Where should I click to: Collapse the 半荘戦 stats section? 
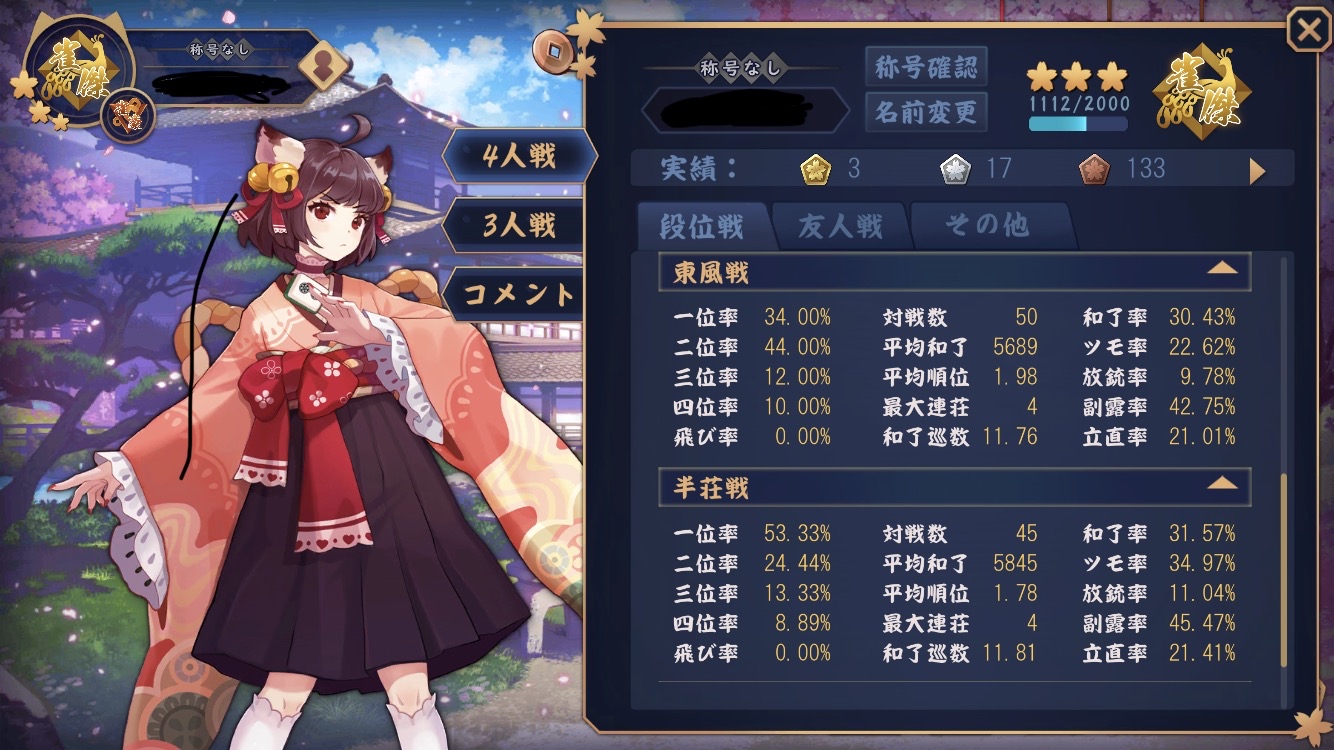(x=1222, y=484)
